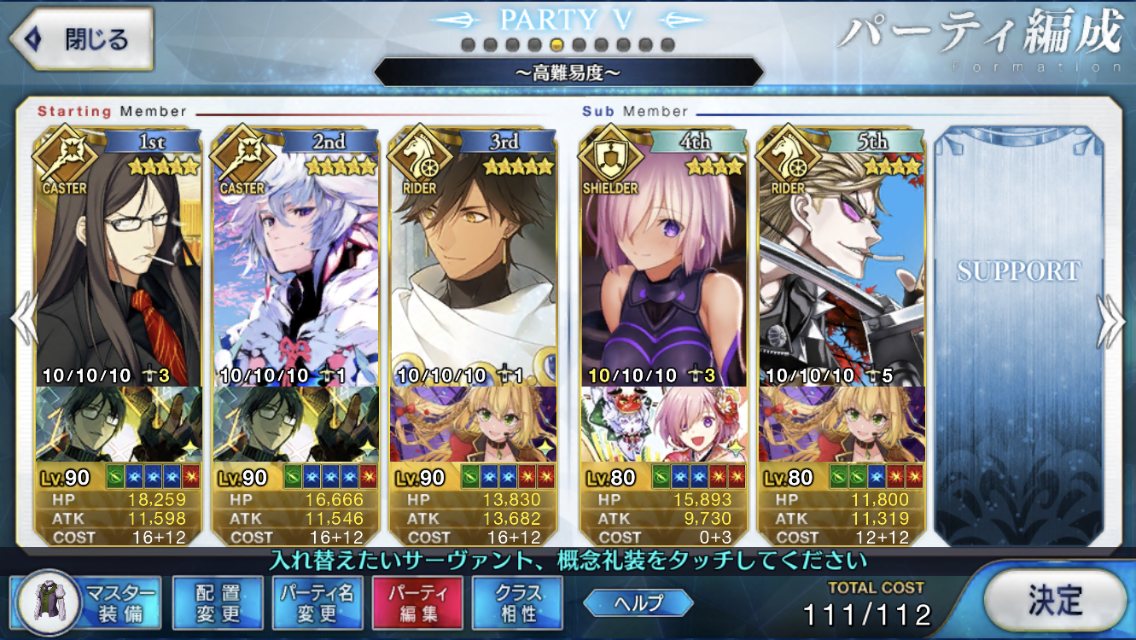The width and height of the screenshot is (1136, 640).
Task: Confirm the party with 決定 button
Action: (x=1054, y=600)
